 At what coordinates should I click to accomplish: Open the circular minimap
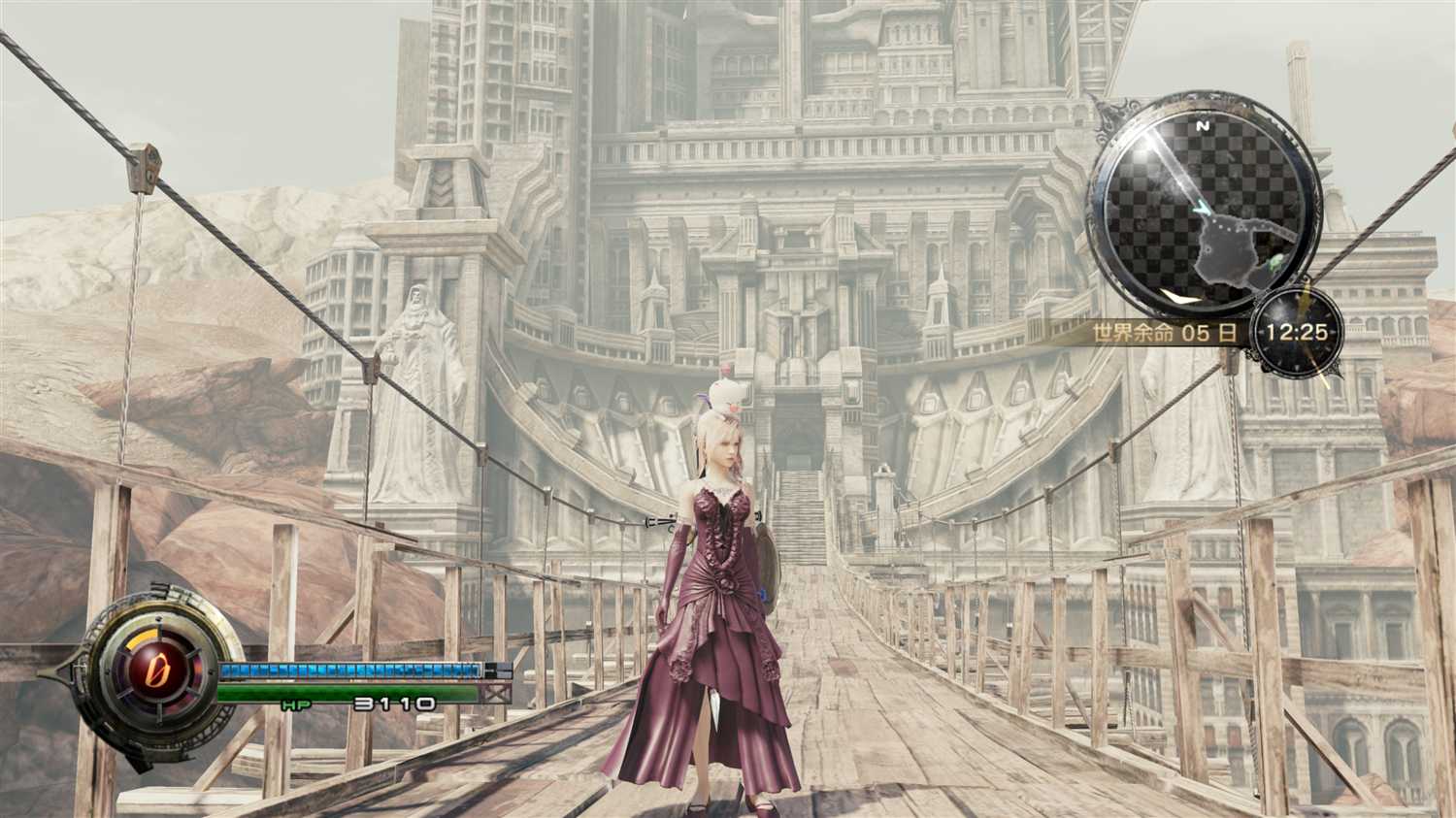point(1204,209)
